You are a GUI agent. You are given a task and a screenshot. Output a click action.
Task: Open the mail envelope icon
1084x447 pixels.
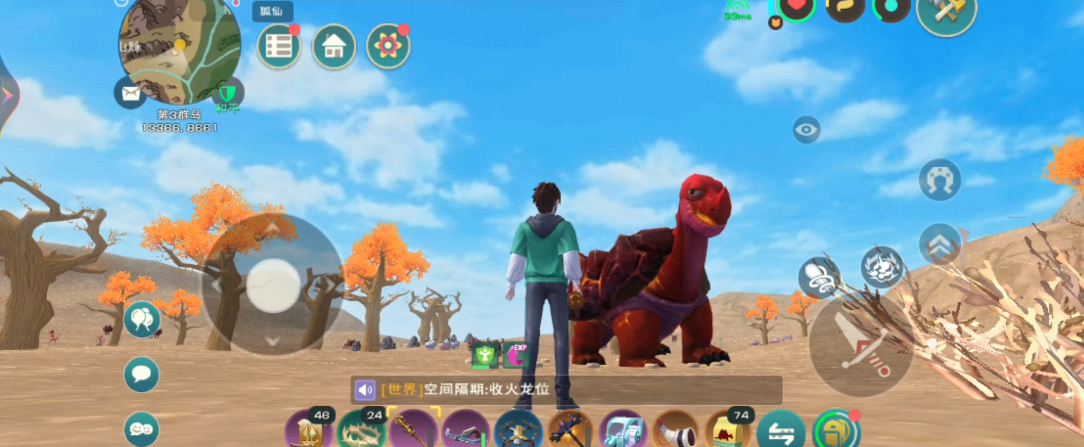(130, 94)
